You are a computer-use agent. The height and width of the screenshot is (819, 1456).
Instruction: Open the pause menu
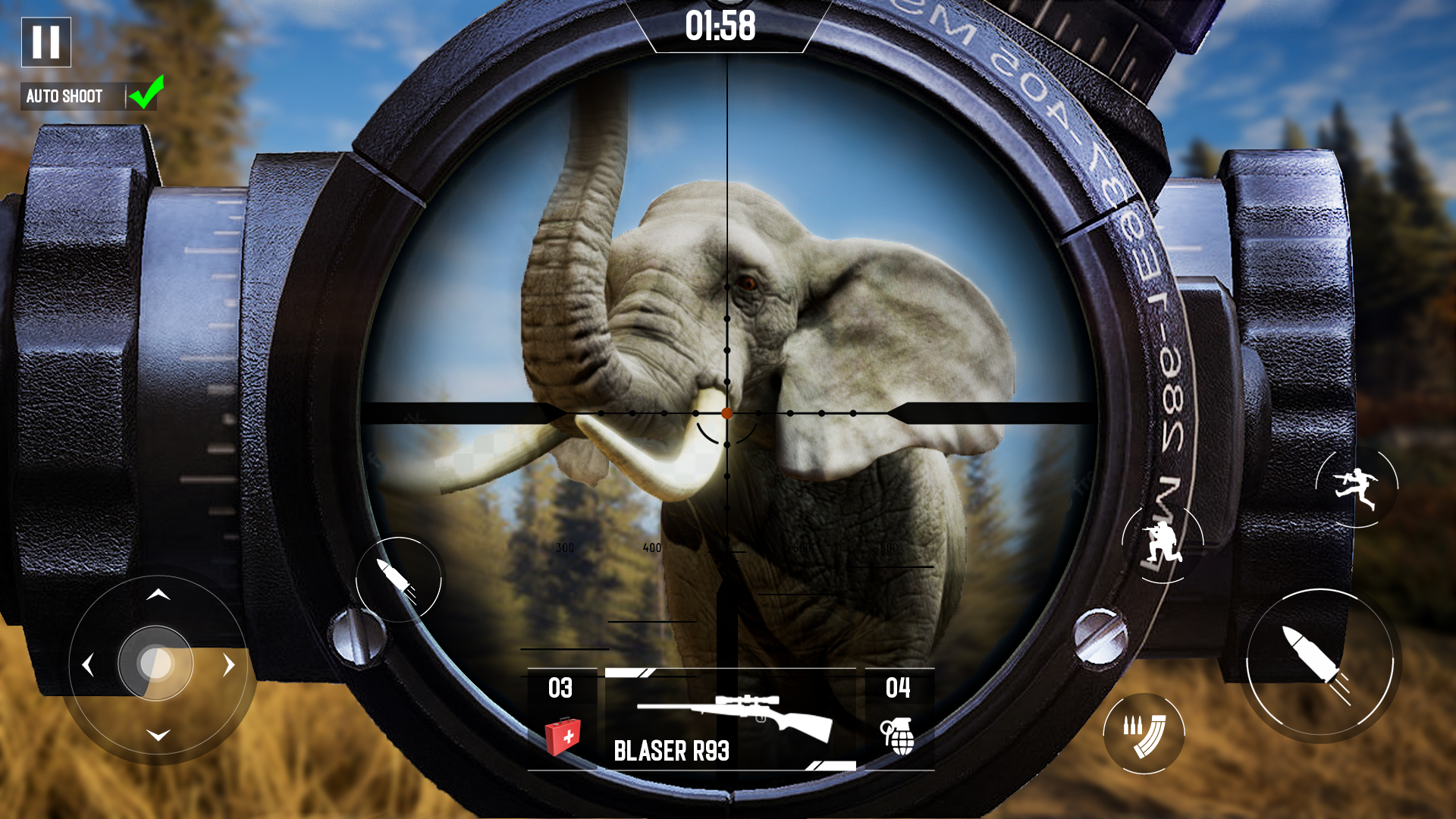[x=45, y=43]
